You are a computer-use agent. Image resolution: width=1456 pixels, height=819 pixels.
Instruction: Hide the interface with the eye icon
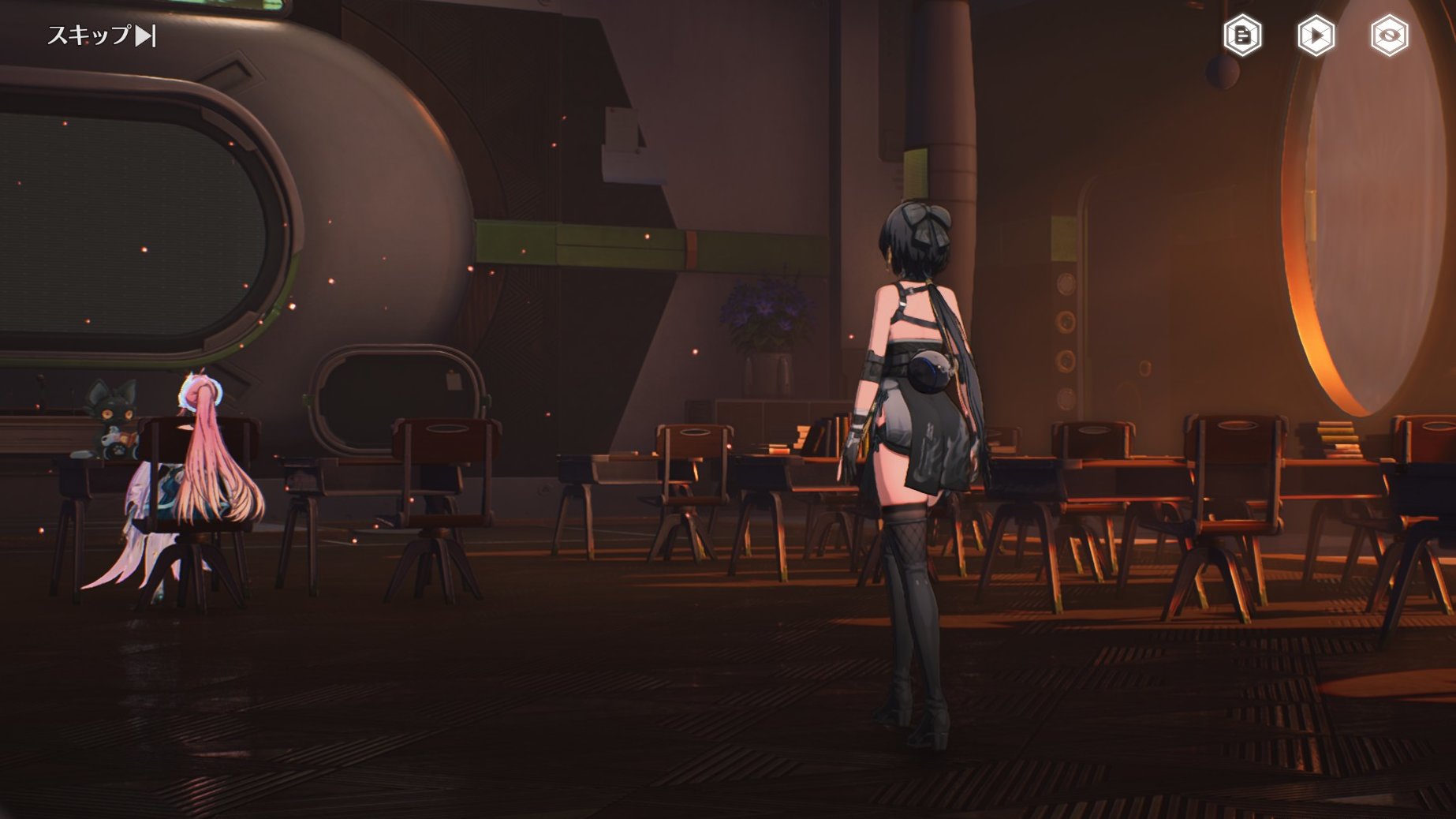[x=1389, y=36]
